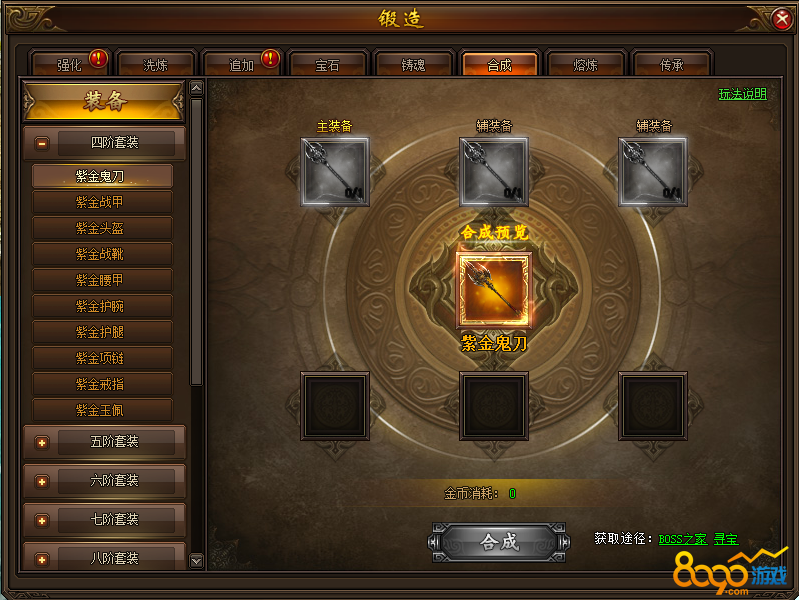Switch to the 强化 tab

click(70, 65)
